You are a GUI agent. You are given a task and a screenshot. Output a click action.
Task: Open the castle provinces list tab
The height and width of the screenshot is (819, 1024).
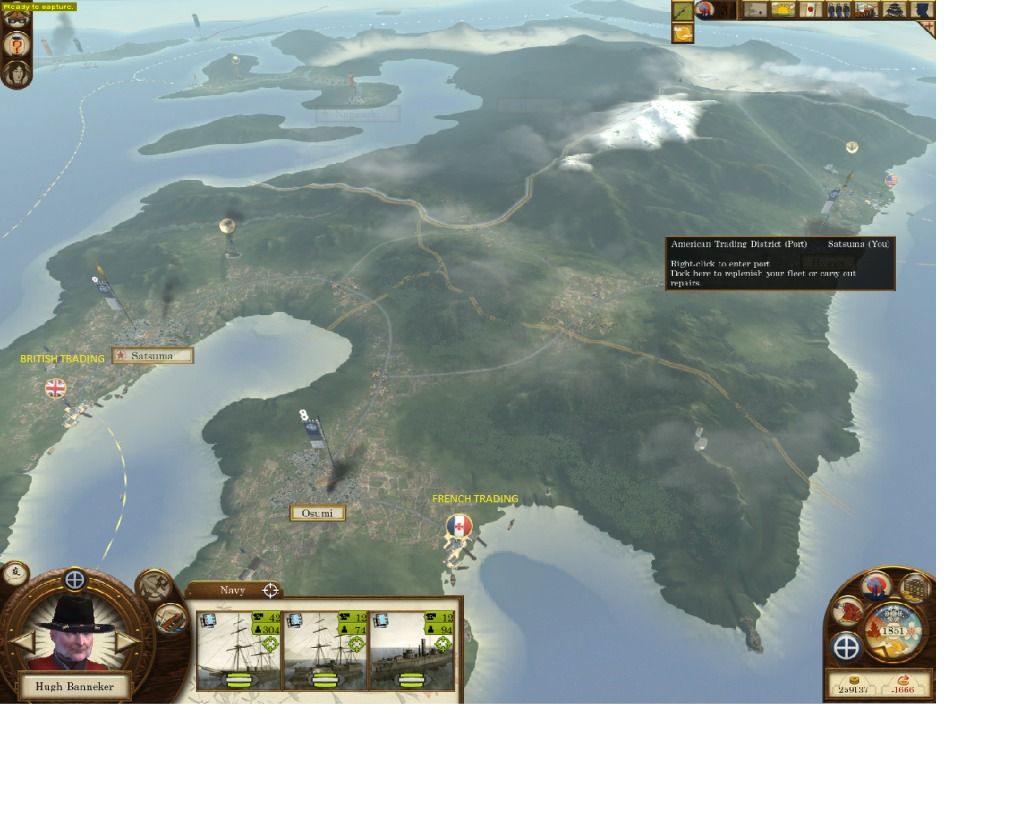[895, 10]
